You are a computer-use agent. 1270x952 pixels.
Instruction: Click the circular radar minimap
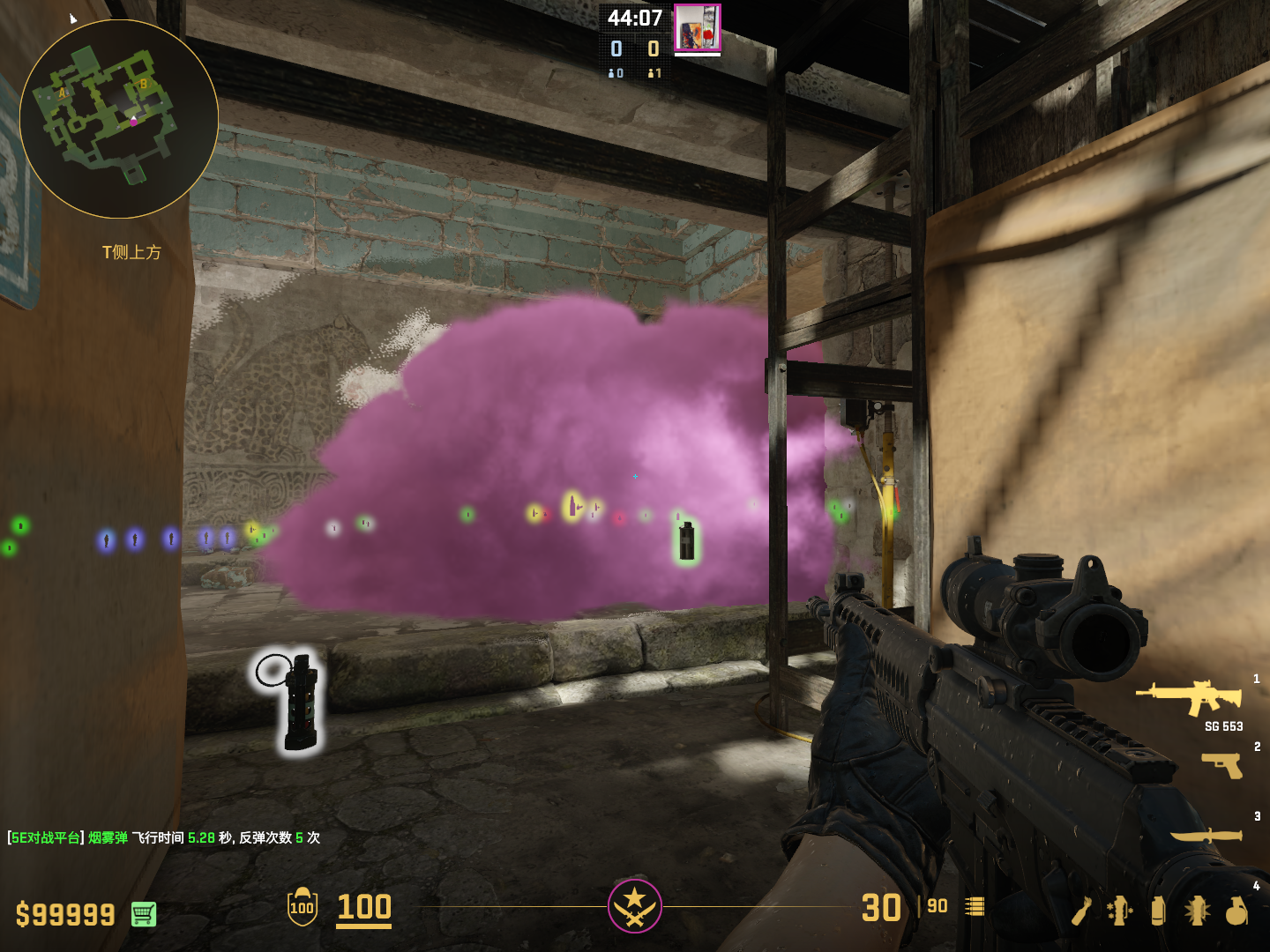pos(119,119)
